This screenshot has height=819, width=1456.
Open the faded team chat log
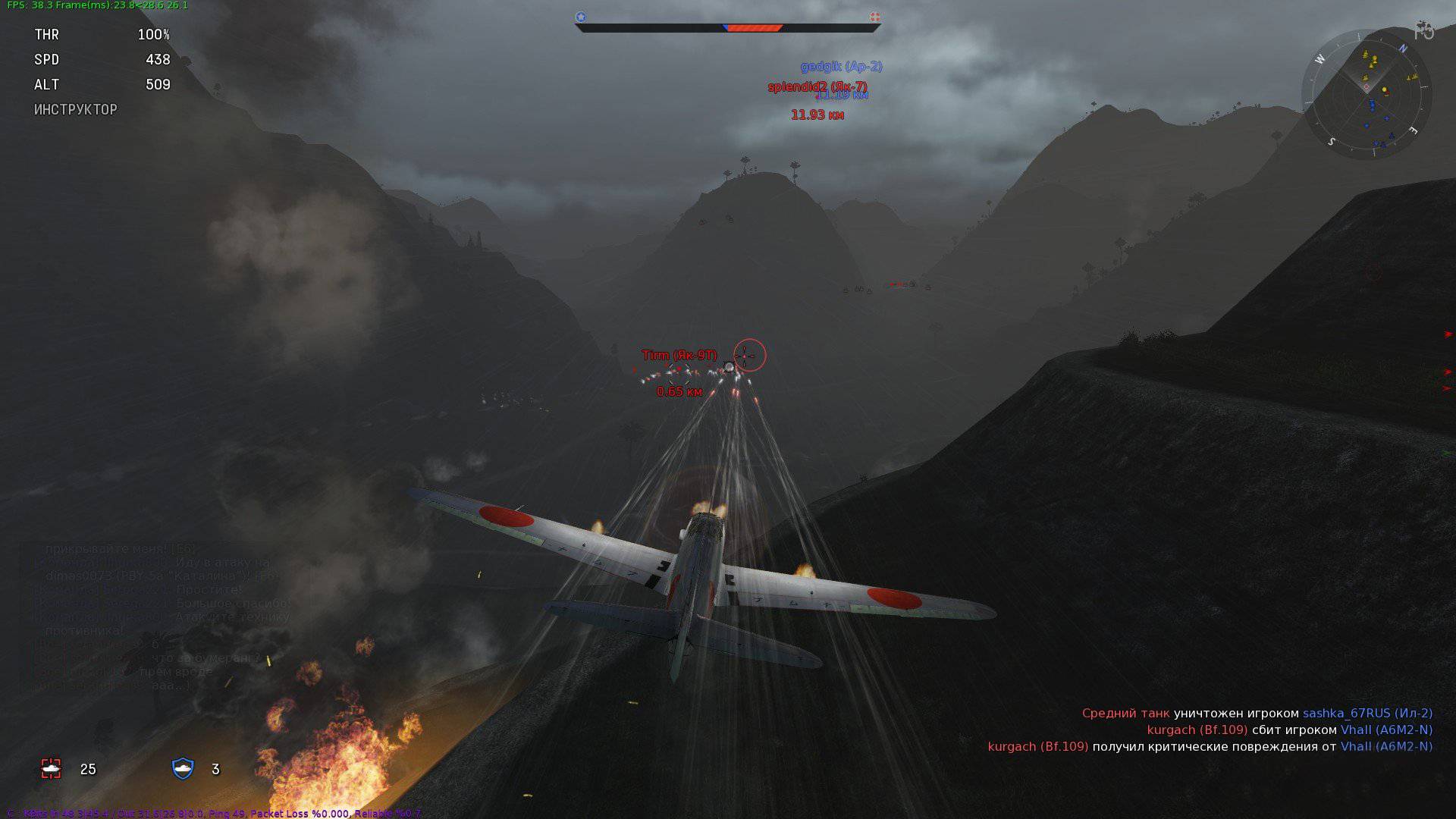pyautogui.click(x=159, y=617)
